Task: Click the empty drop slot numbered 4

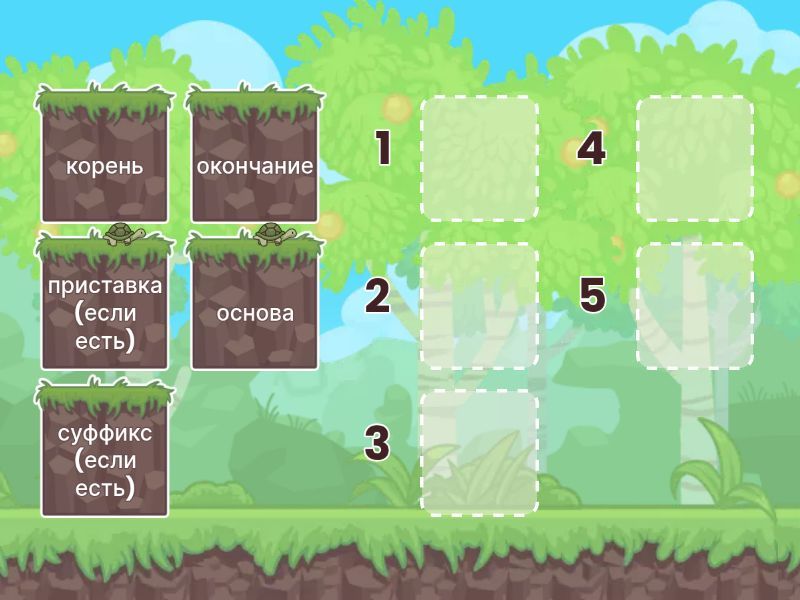Action: click(x=695, y=158)
